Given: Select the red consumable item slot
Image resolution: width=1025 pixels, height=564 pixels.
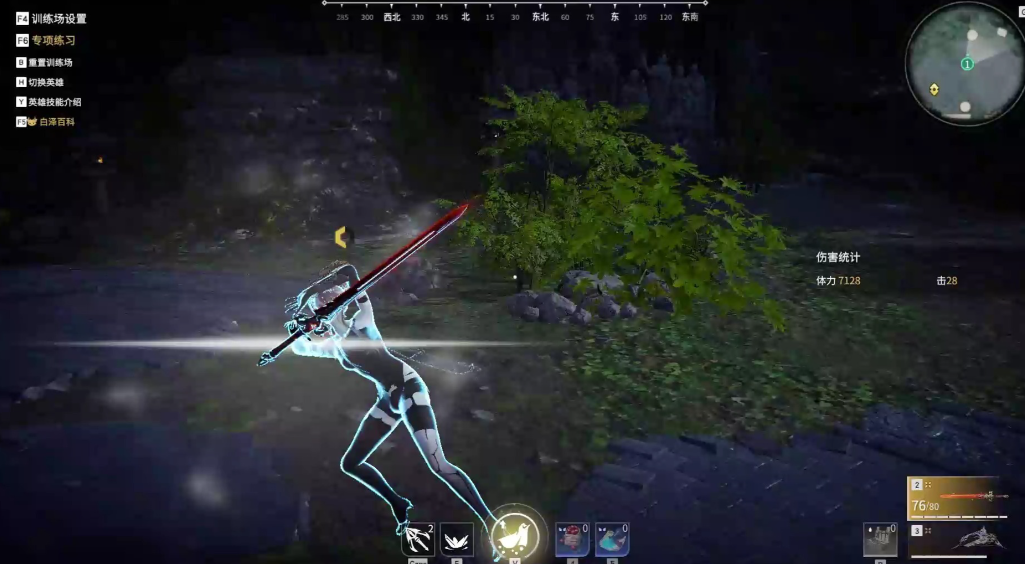Looking at the screenshot, I should [571, 539].
